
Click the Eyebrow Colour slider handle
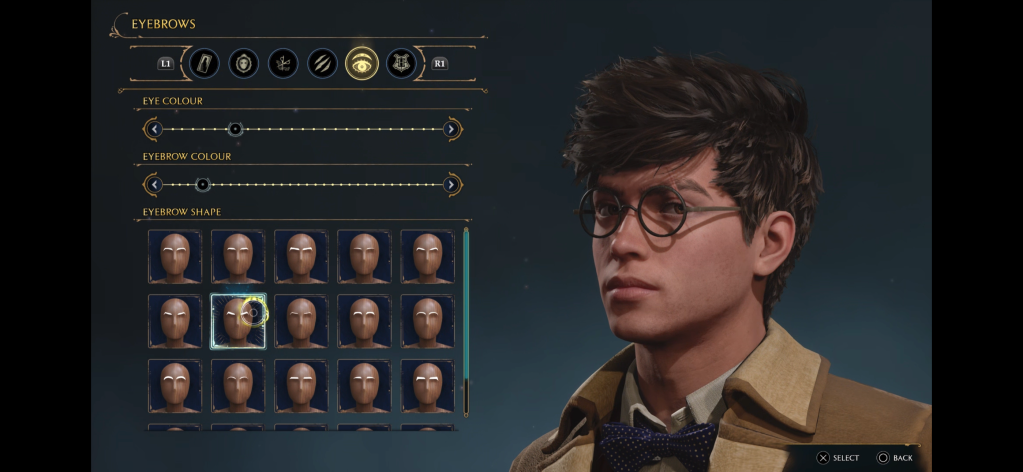coord(203,185)
